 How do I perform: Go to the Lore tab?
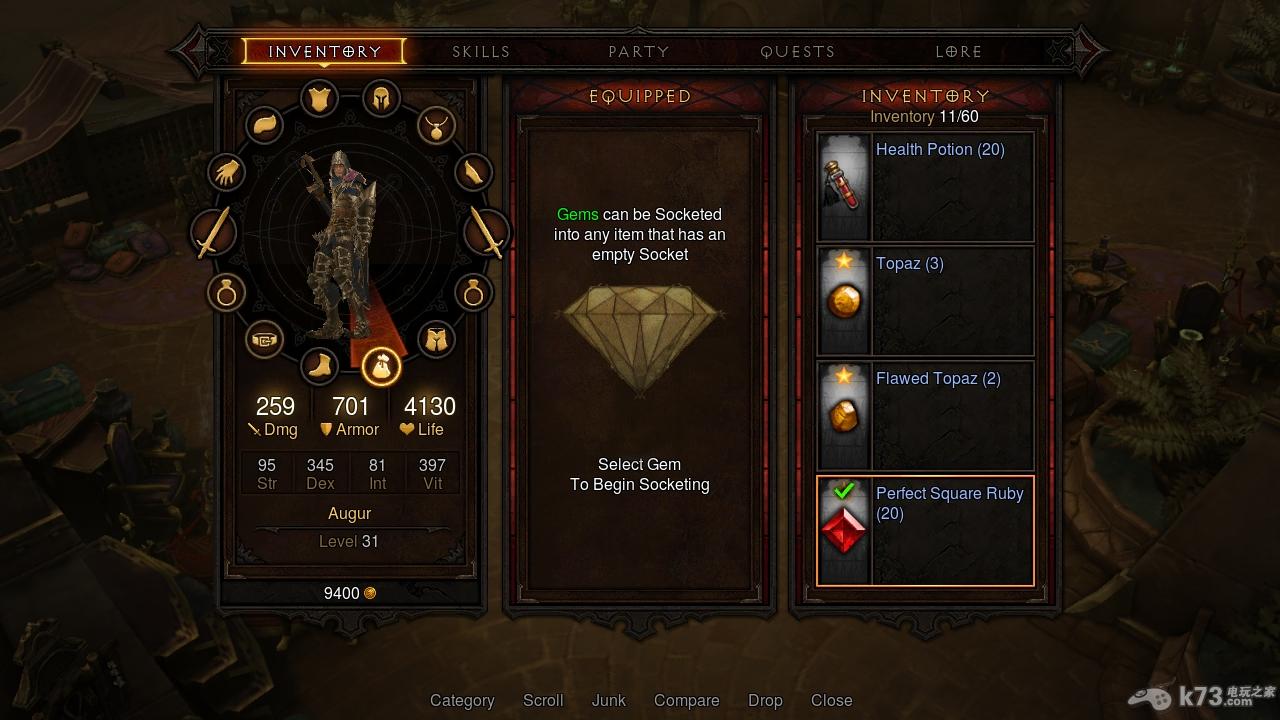click(x=958, y=51)
